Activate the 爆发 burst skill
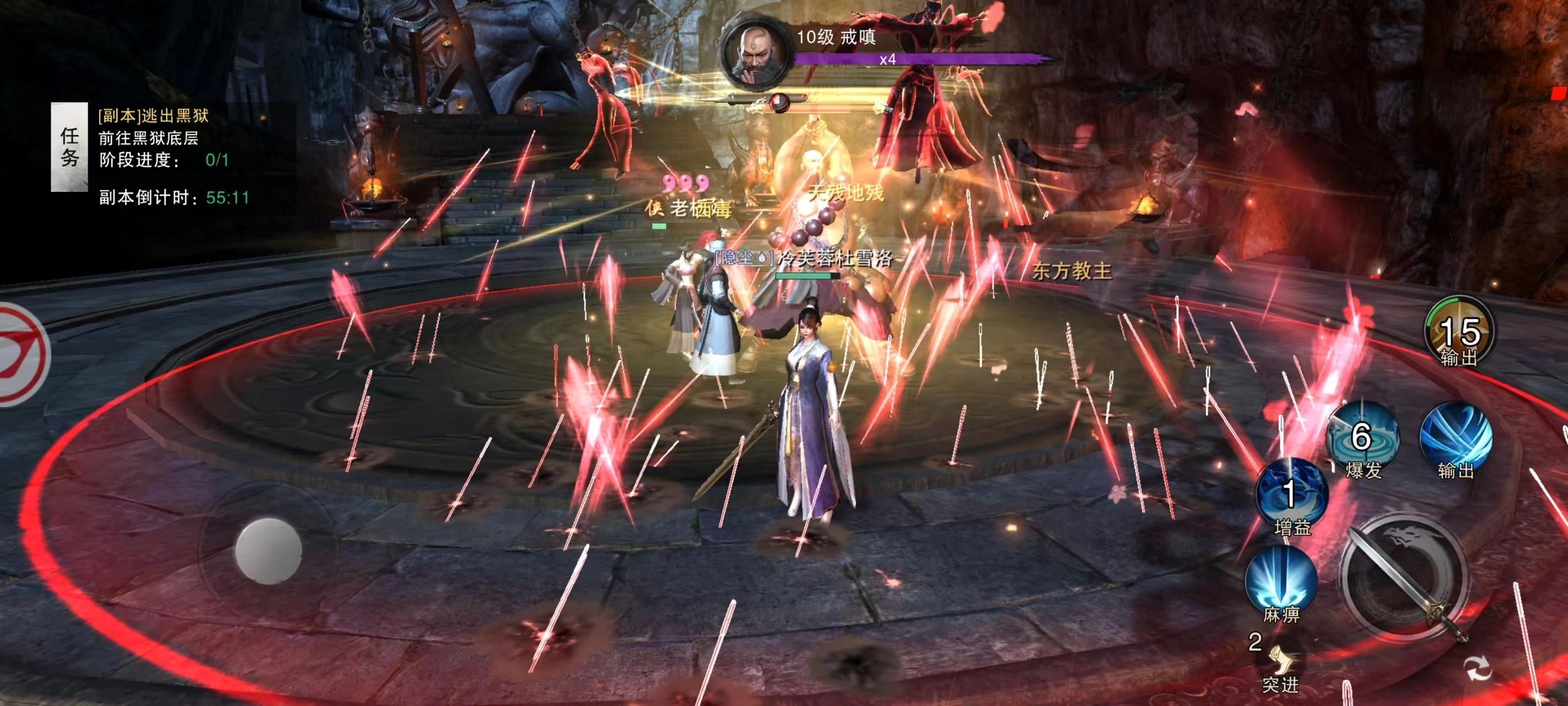 pyautogui.click(x=1362, y=438)
